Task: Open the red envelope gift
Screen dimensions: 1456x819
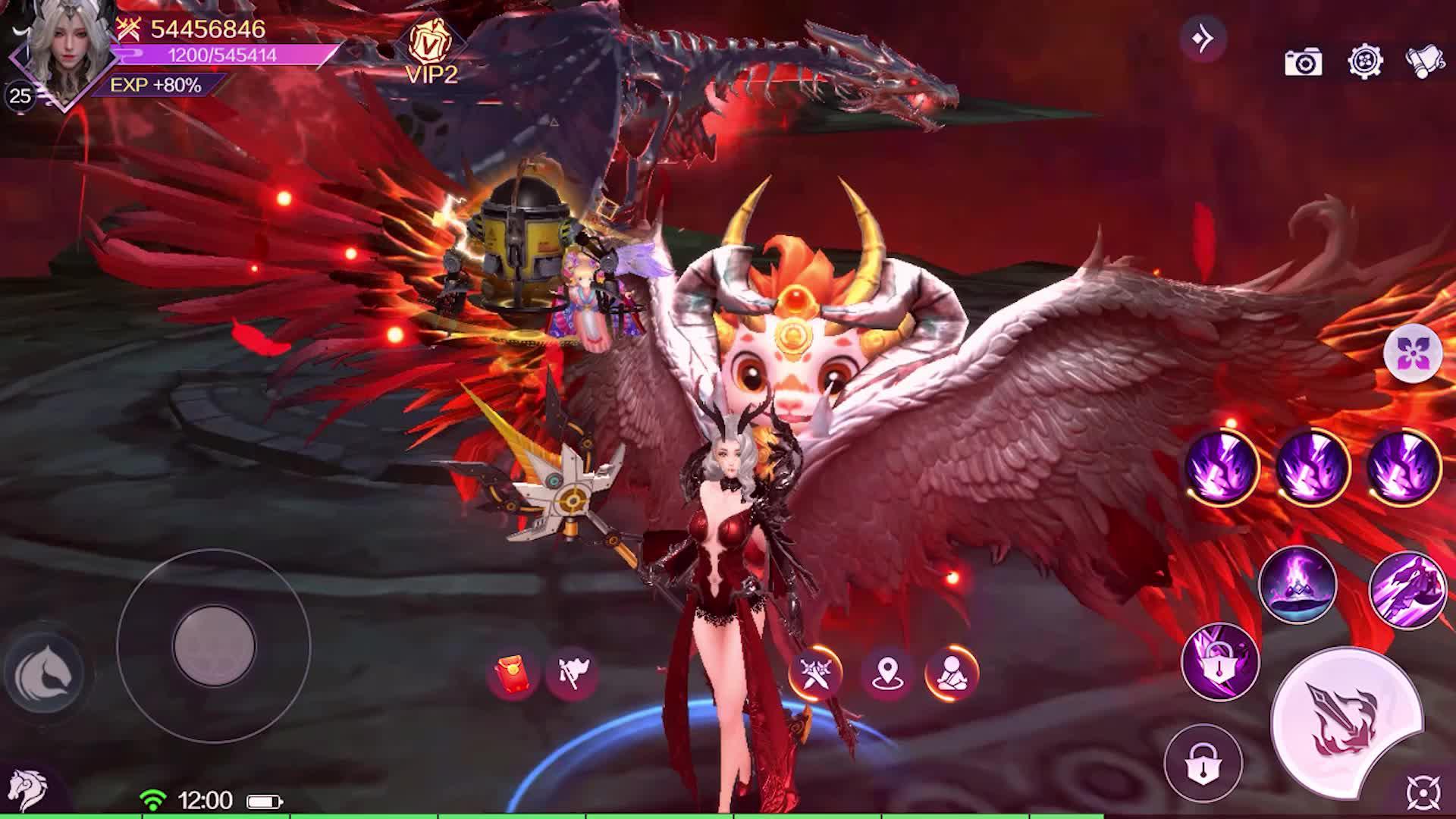Action: pos(512,673)
